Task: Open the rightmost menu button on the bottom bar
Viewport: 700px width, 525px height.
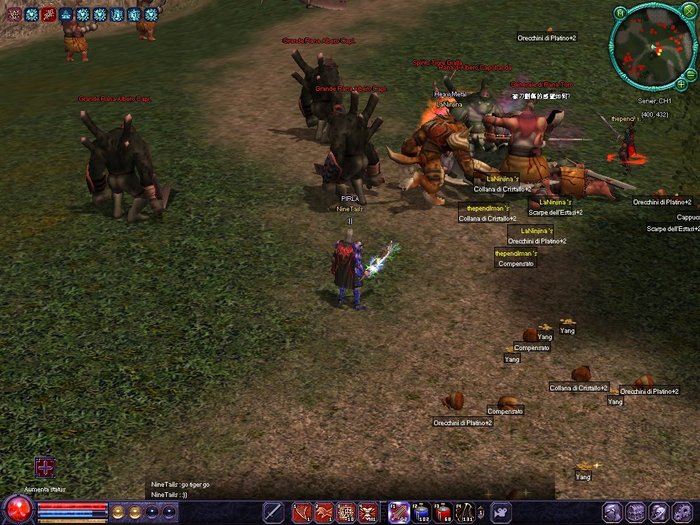Action: (684, 513)
